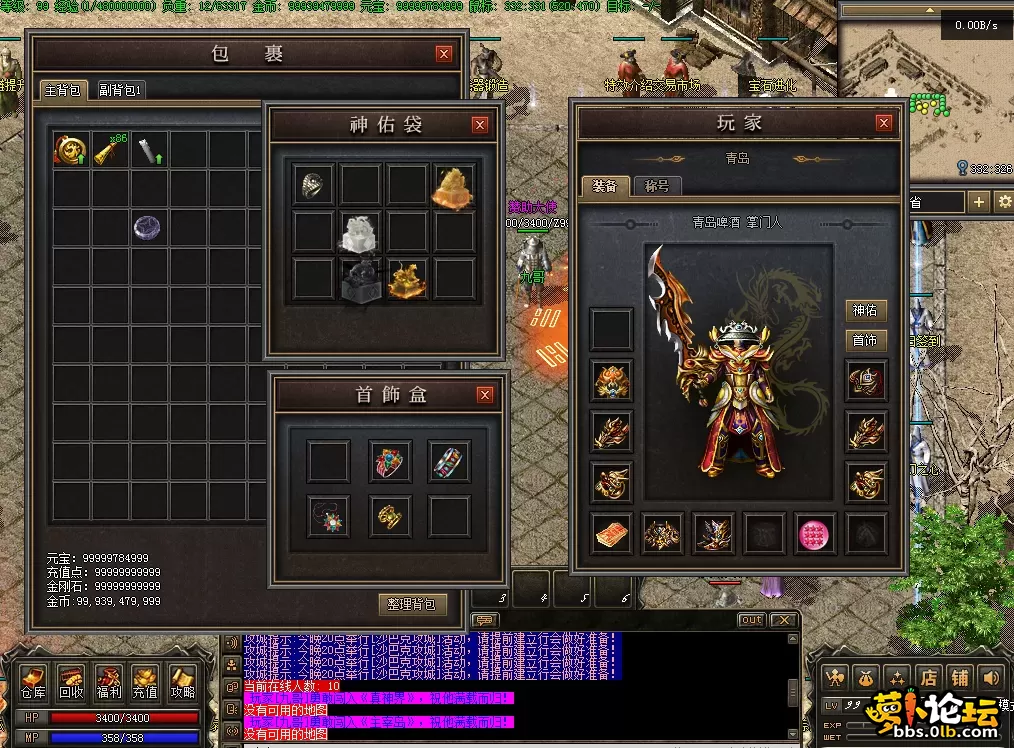The width and height of the screenshot is (1014, 748).
Task: Close the 玩家 player window
Action: click(x=883, y=123)
